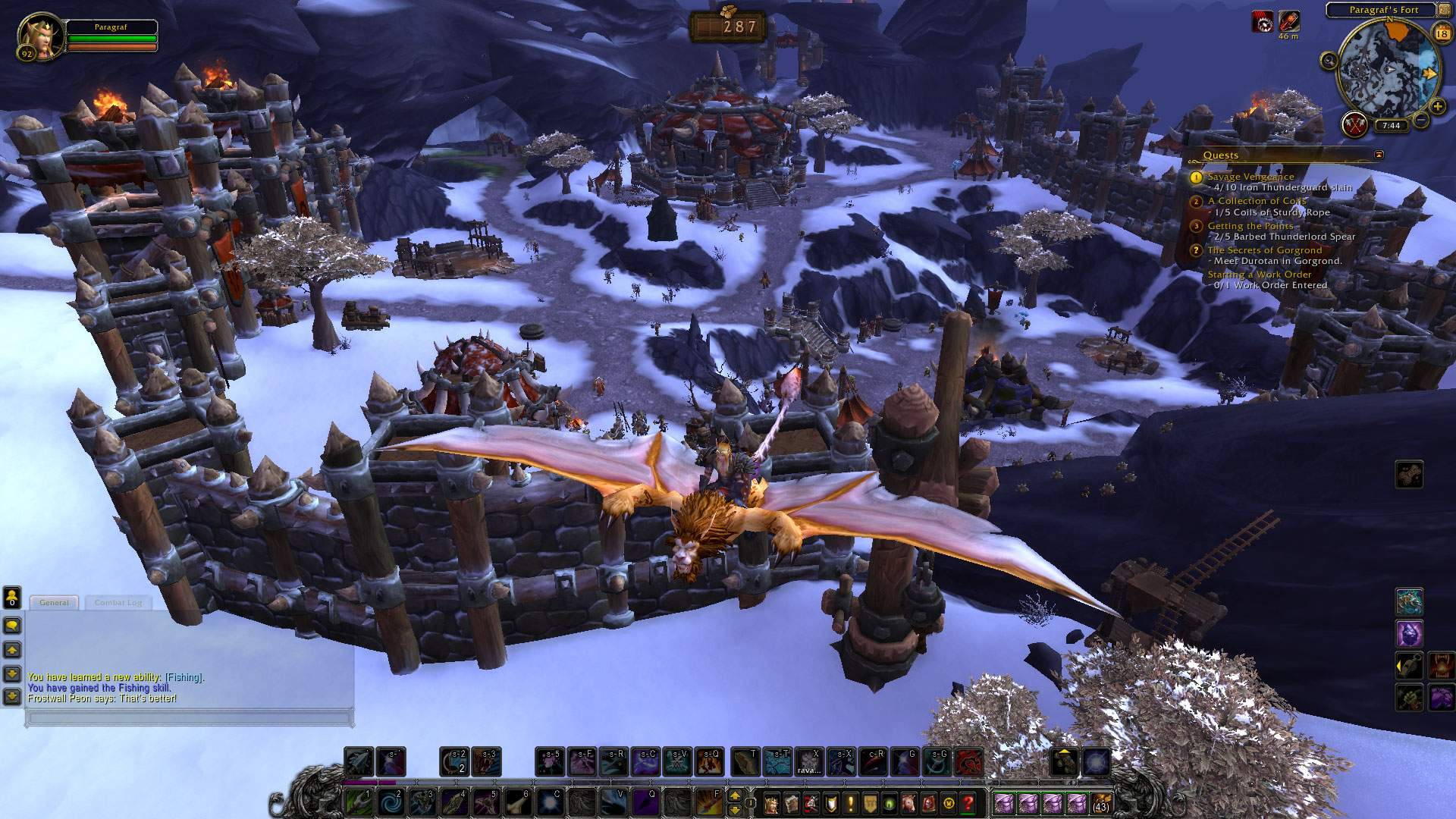Open the garrison report crossed-axes button
The width and height of the screenshot is (1456, 819).
pos(1354,124)
